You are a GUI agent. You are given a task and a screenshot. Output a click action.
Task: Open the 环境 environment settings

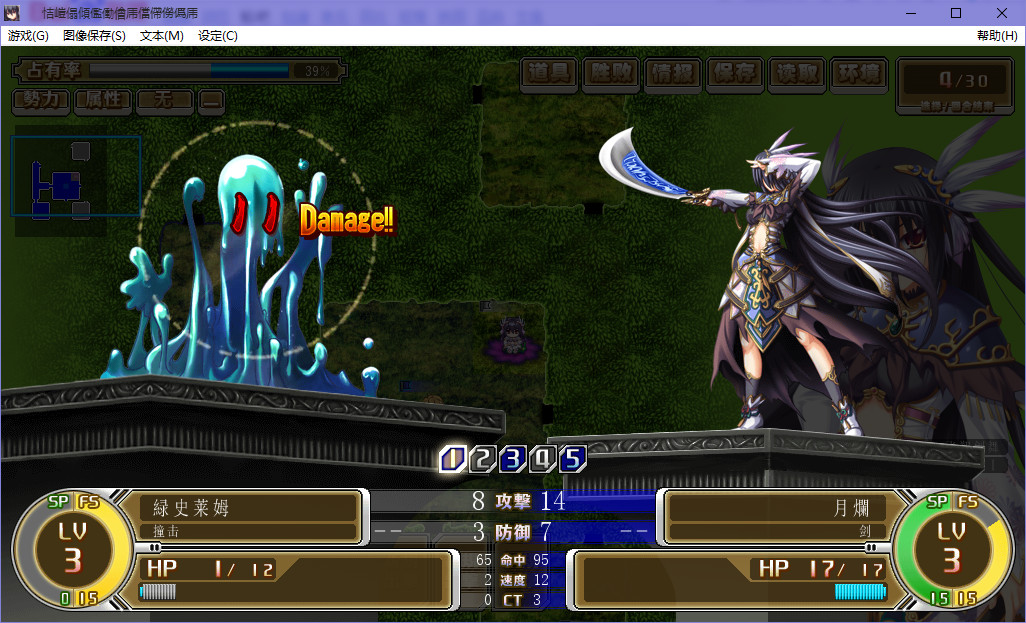pos(859,73)
